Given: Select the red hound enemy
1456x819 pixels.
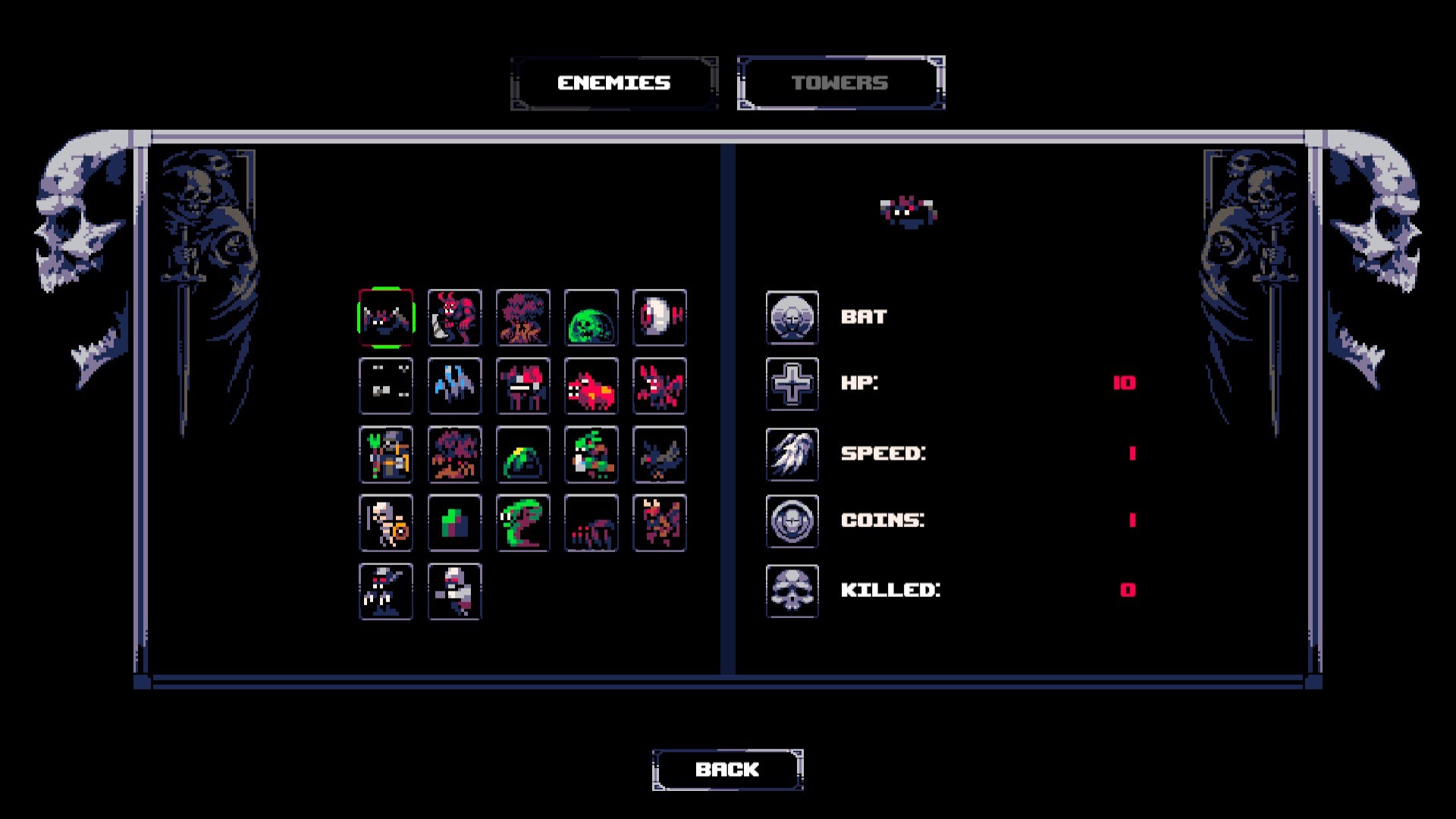Looking at the screenshot, I should click(x=591, y=386).
